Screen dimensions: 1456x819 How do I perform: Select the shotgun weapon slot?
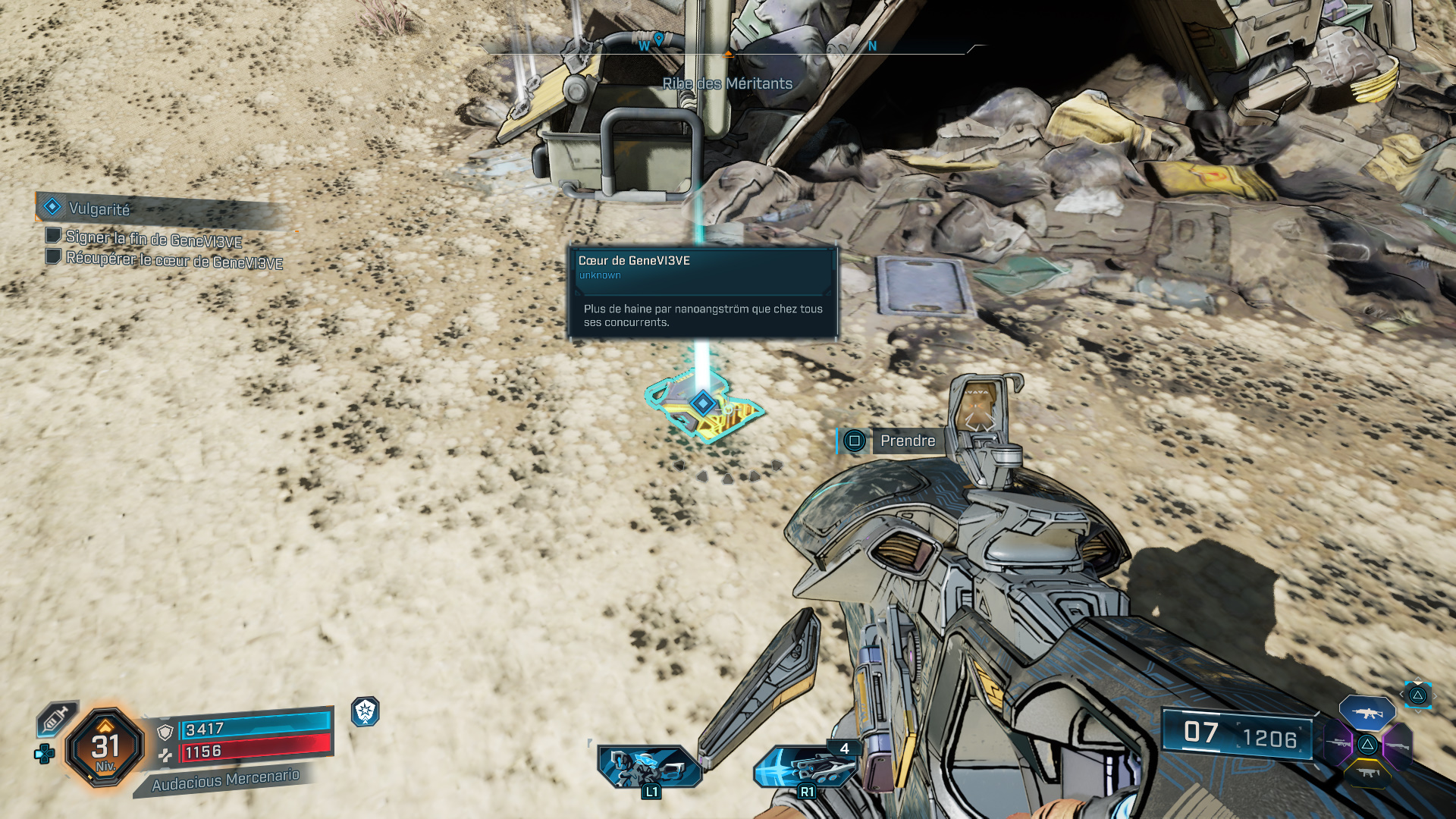(1398, 745)
